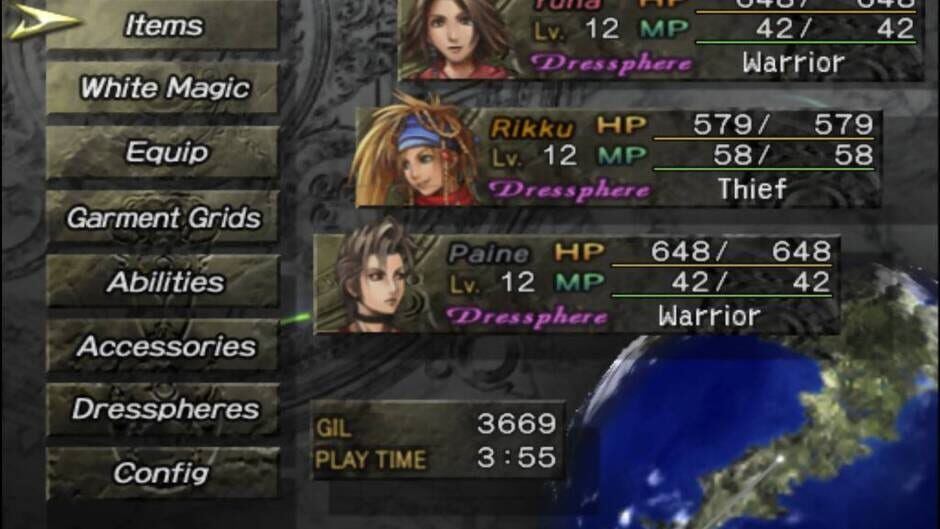Open Garment Grids
The height and width of the screenshot is (529, 940).
pyautogui.click(x=163, y=217)
